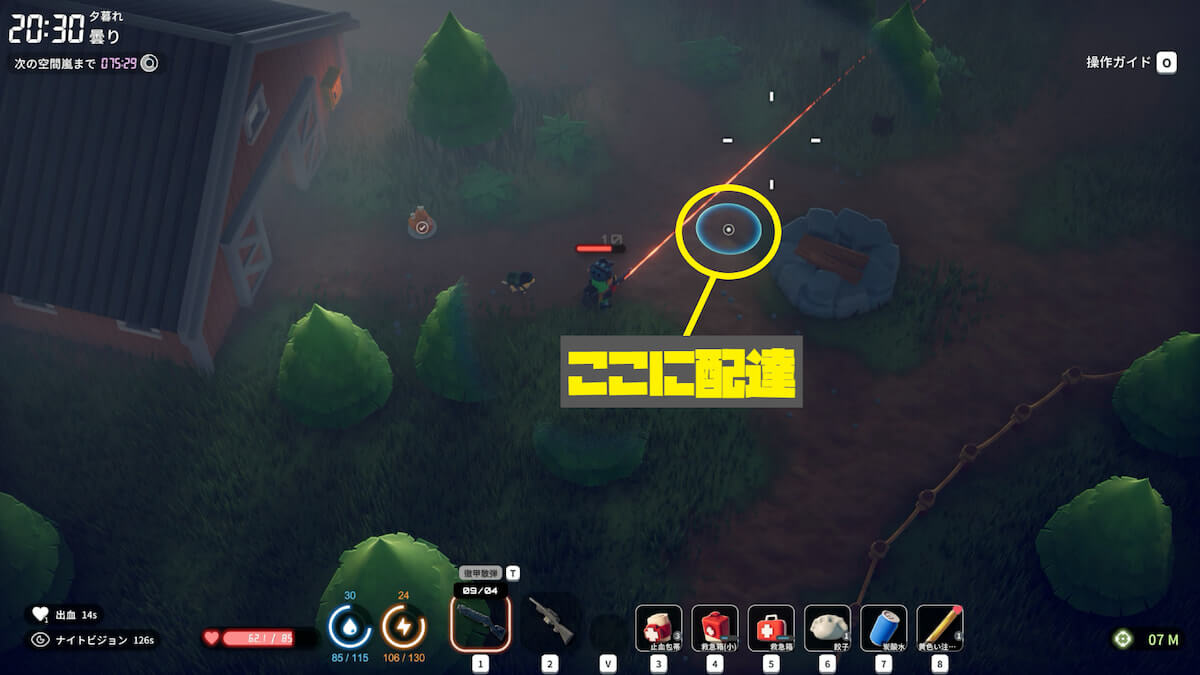
Task: Select the 餃子 dumpling food slot
Action: pyautogui.click(x=827, y=627)
